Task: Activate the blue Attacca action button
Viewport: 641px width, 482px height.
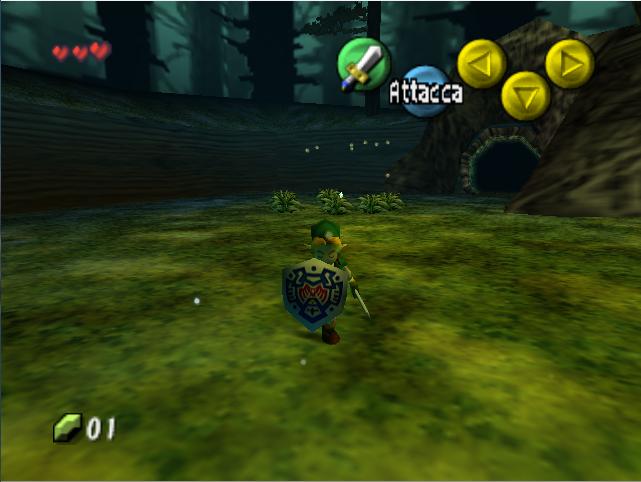Action: click(427, 91)
